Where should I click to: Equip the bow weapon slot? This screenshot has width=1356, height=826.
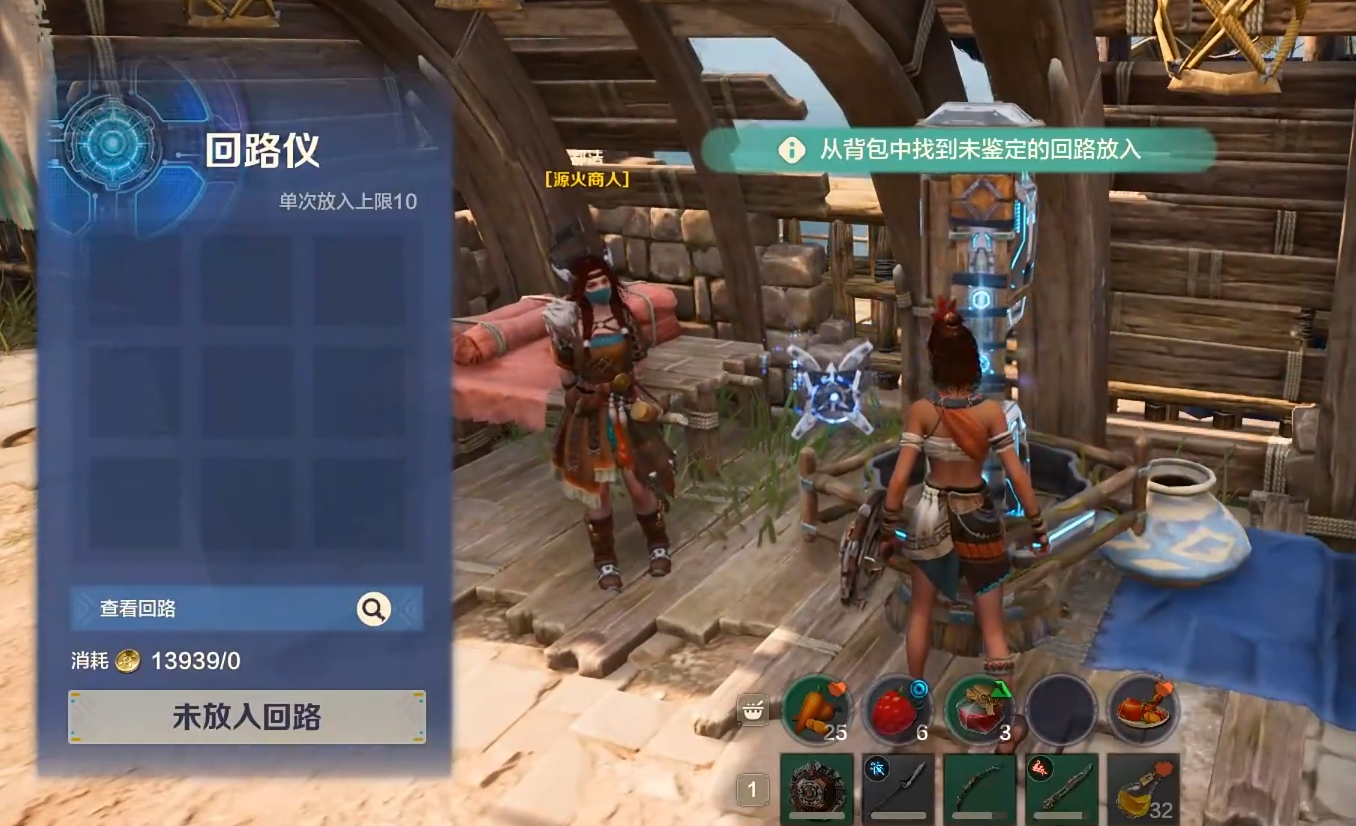(x=980, y=789)
